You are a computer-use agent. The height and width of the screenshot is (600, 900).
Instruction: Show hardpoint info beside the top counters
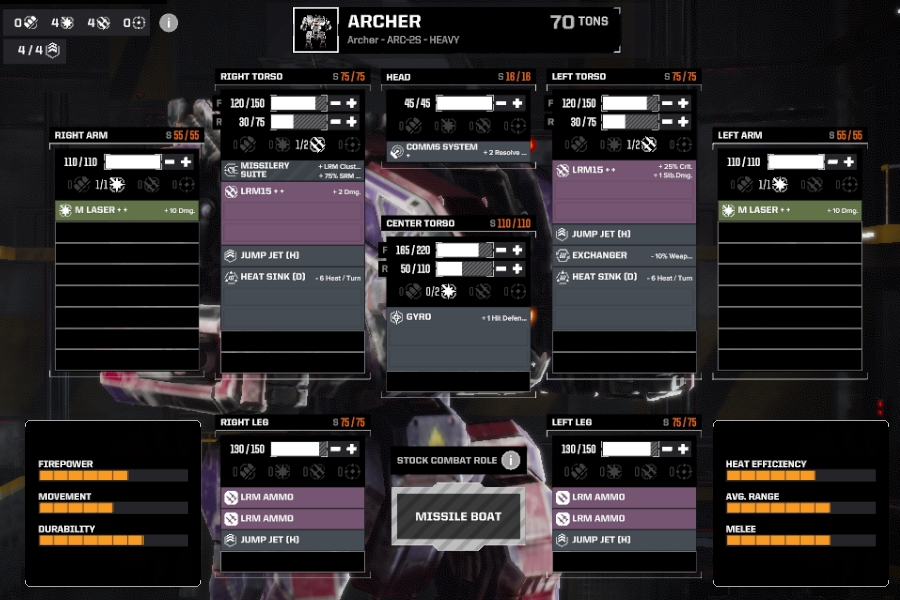pos(169,23)
